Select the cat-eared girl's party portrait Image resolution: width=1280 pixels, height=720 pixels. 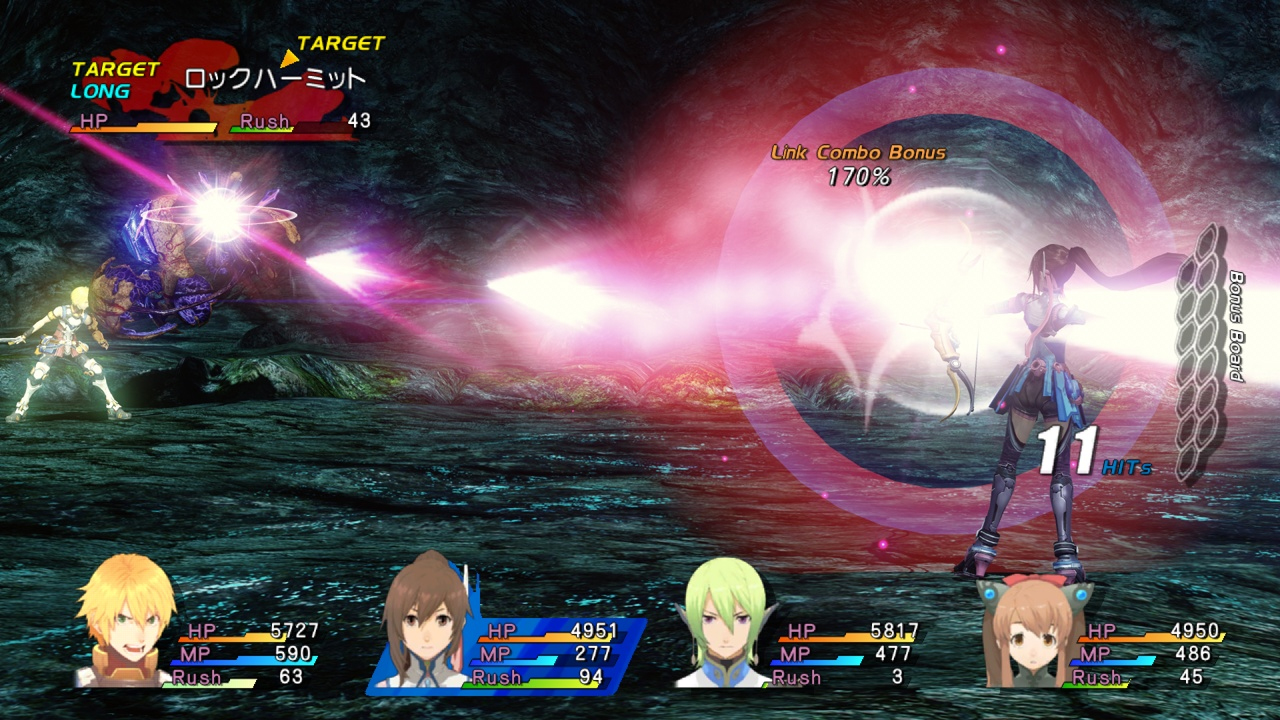point(1028,628)
